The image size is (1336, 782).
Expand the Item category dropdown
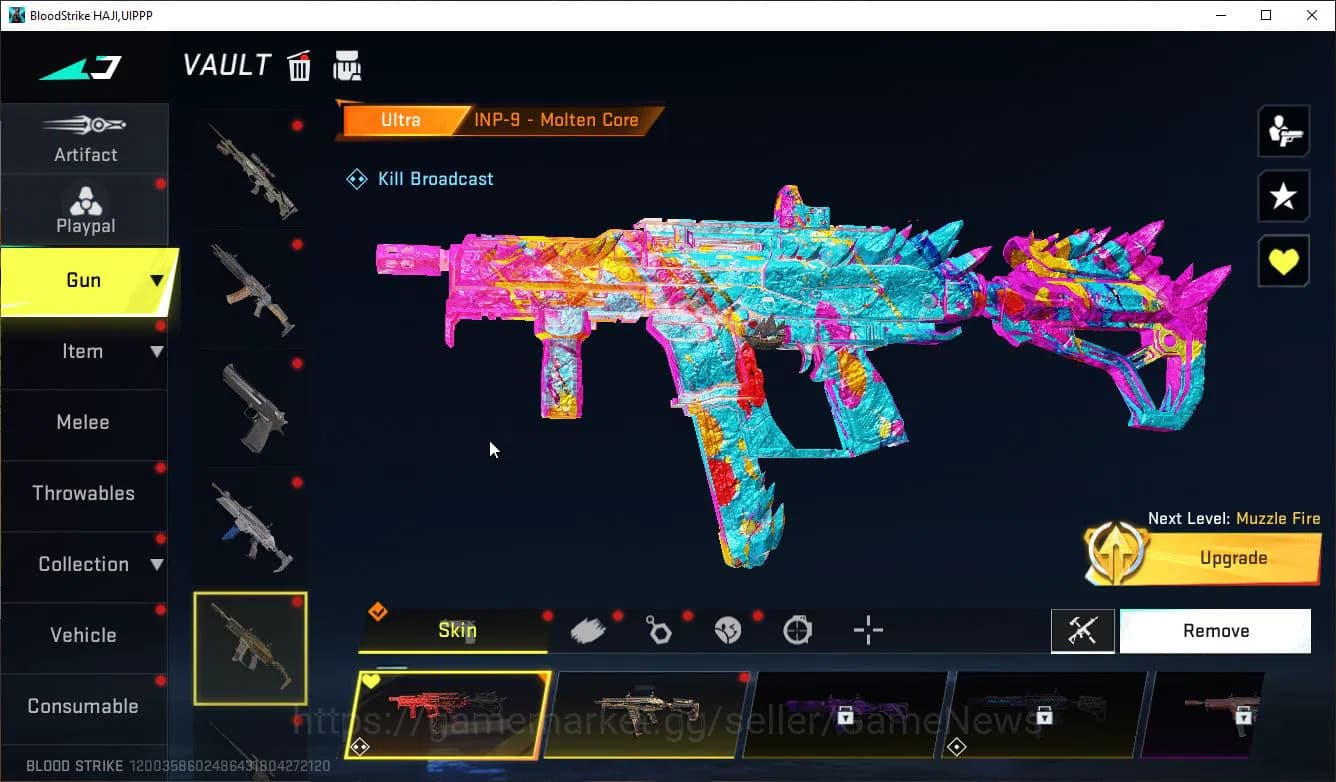pyautogui.click(x=157, y=351)
